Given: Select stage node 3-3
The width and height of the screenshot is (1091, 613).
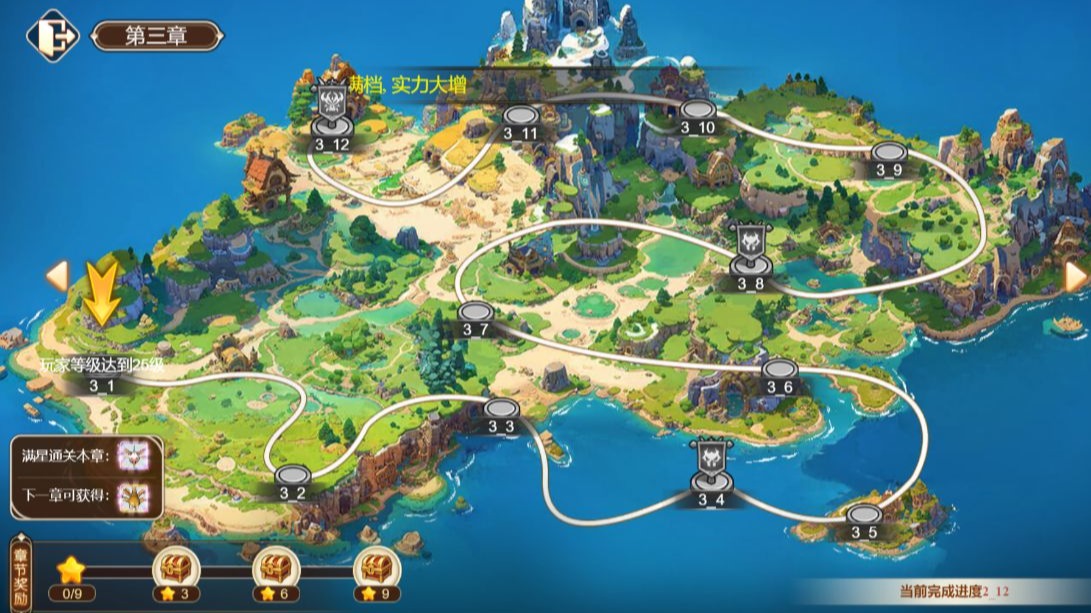Looking at the screenshot, I should (x=501, y=409).
